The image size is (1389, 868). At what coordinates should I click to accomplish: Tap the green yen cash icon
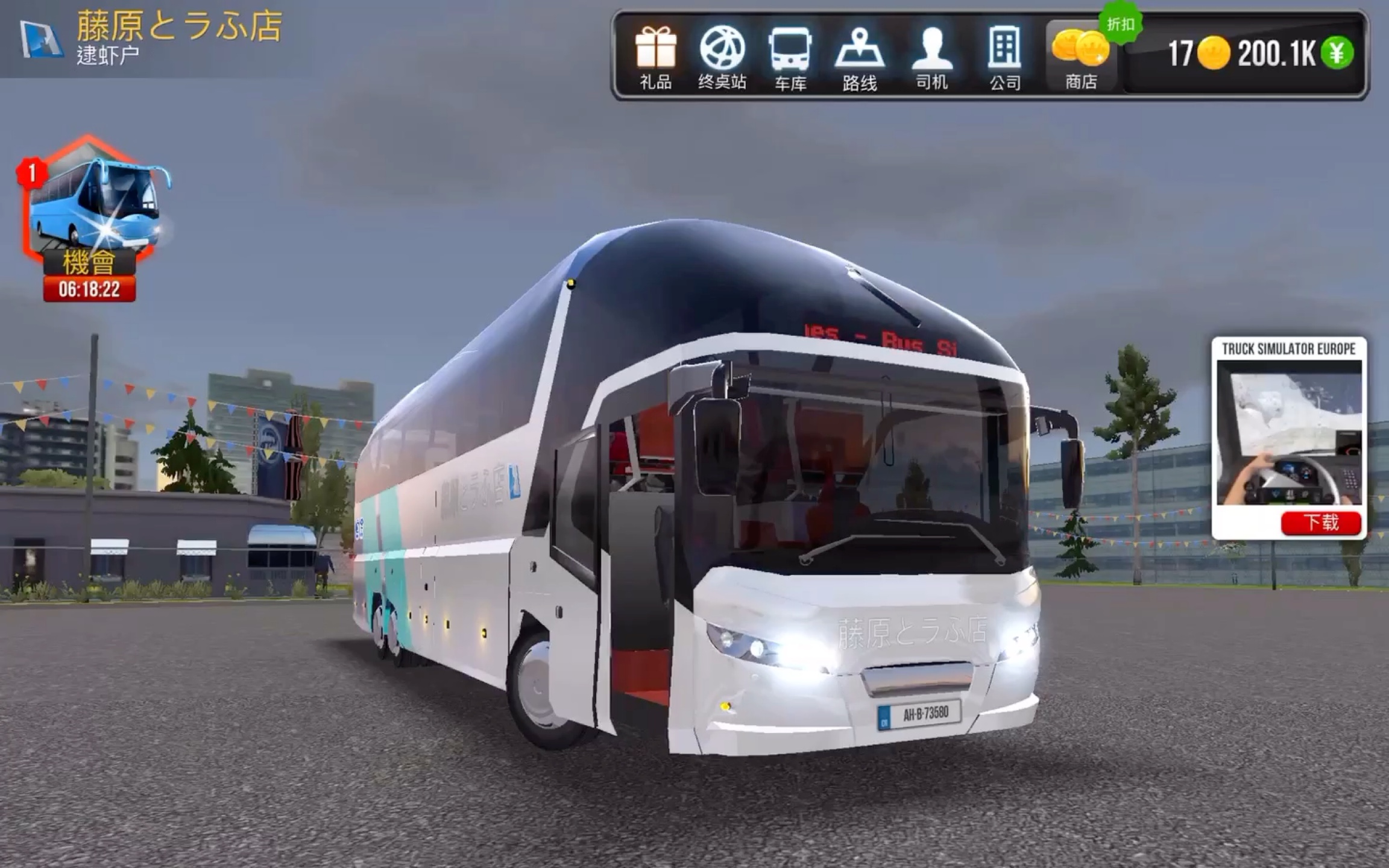tap(1337, 53)
